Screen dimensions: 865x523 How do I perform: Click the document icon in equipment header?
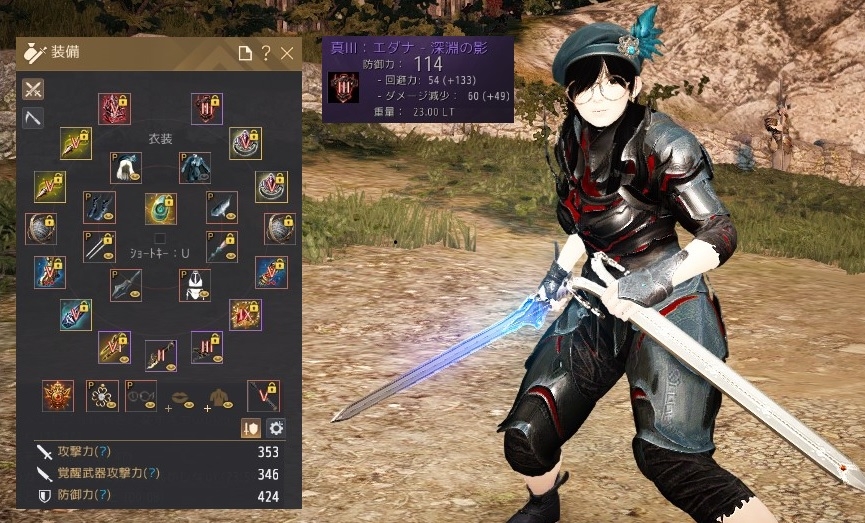tap(245, 54)
